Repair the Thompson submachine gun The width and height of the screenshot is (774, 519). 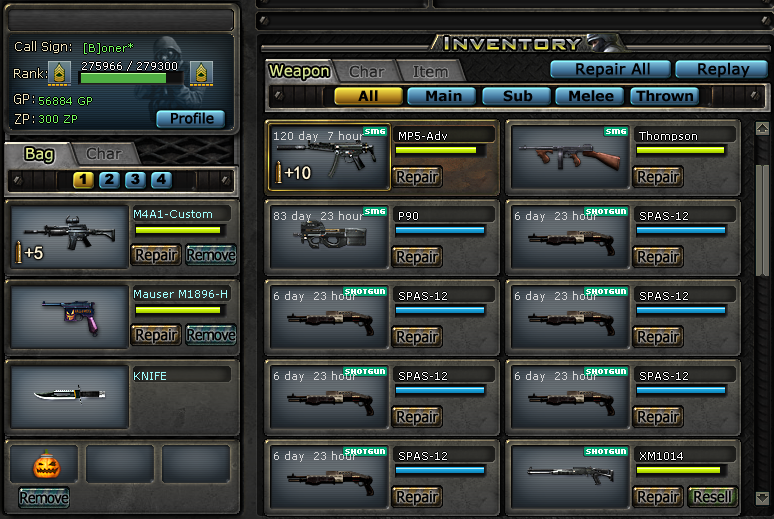tap(657, 177)
